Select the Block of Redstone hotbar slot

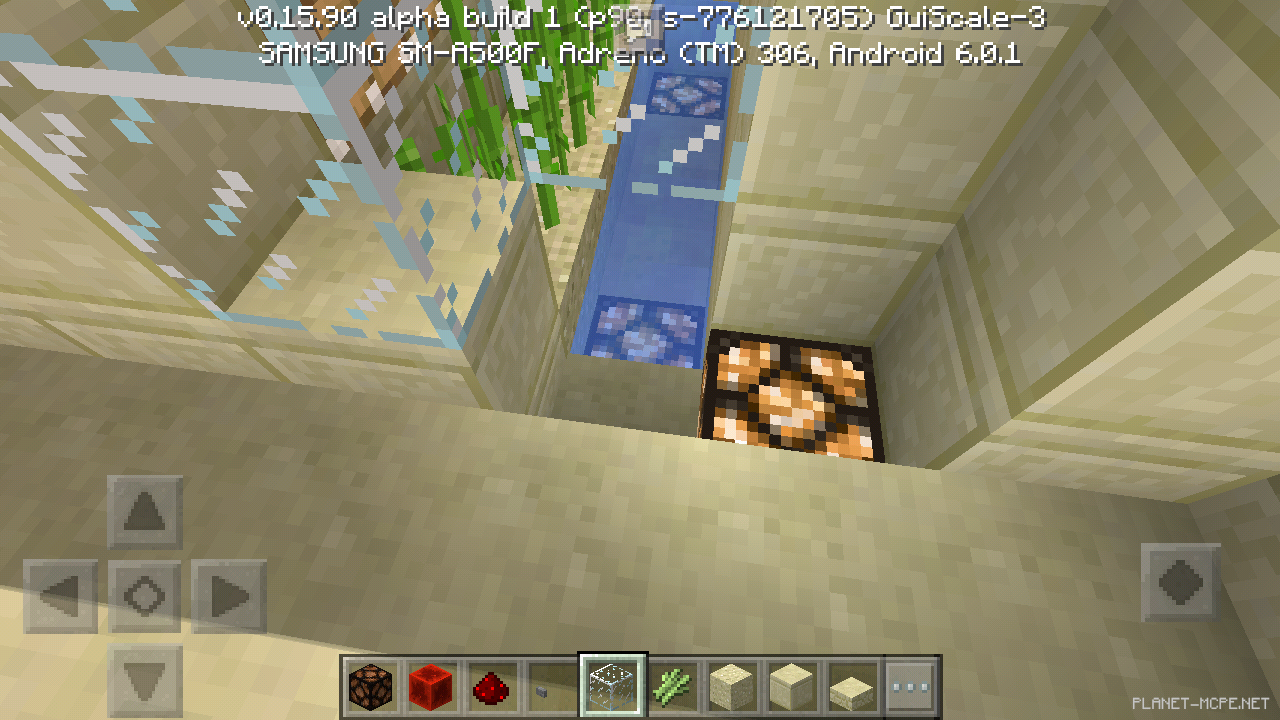coord(432,687)
